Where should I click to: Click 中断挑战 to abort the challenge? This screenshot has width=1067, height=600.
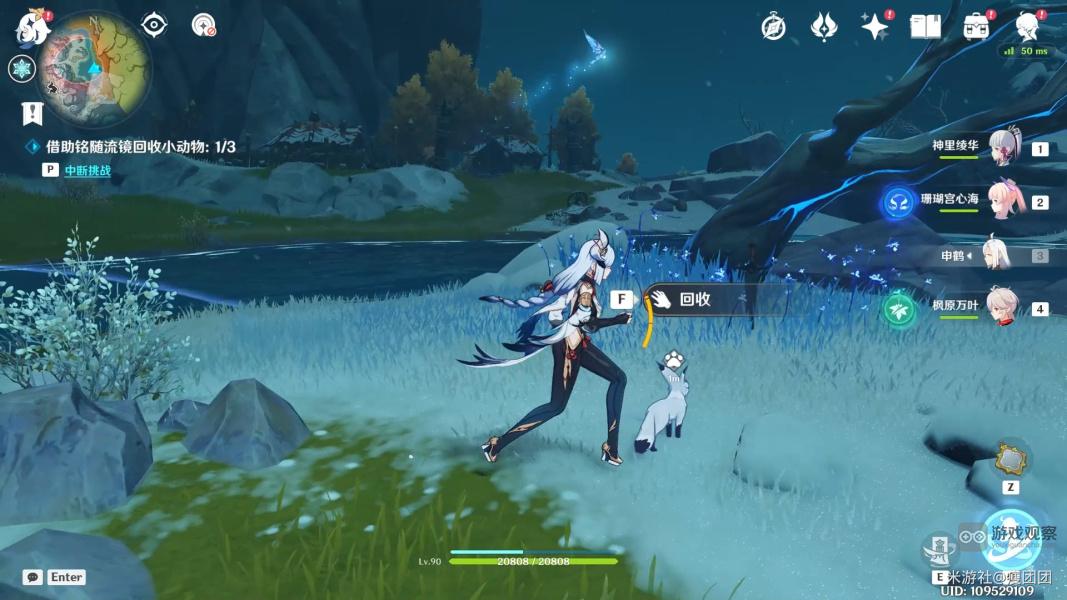tap(87, 170)
